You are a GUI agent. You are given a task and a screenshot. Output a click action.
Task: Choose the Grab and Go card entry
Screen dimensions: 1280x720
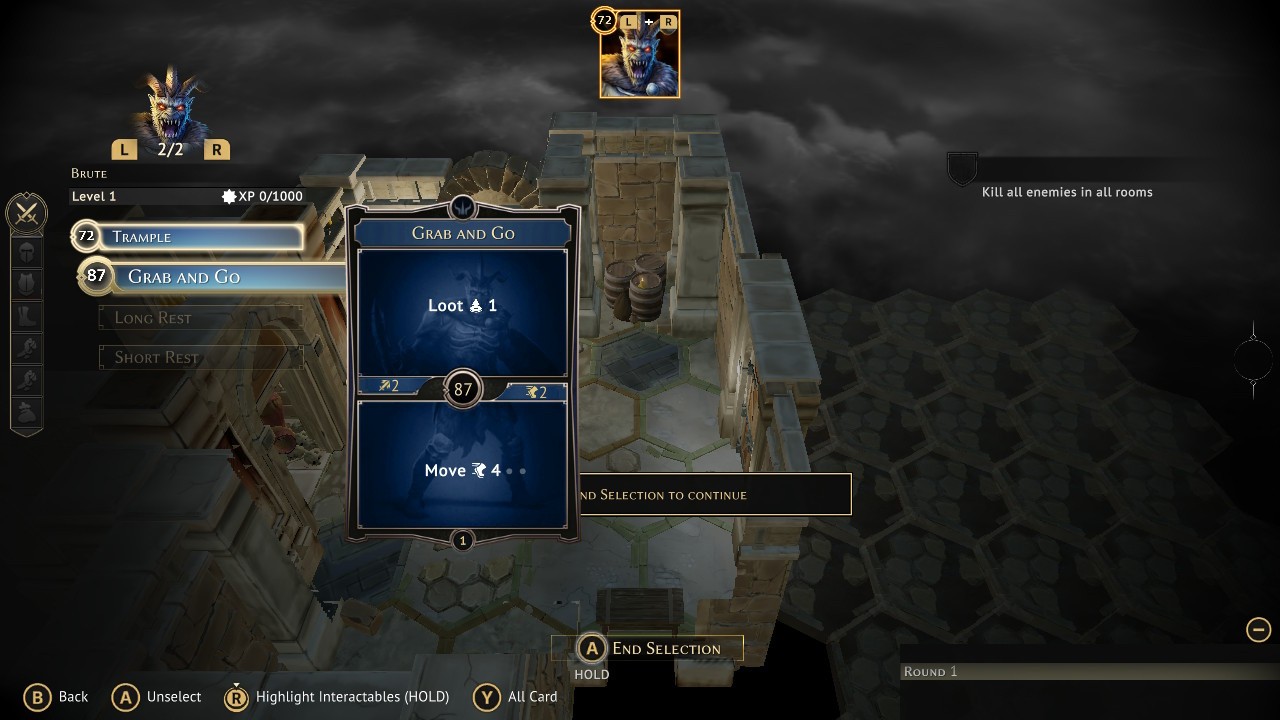click(200, 277)
